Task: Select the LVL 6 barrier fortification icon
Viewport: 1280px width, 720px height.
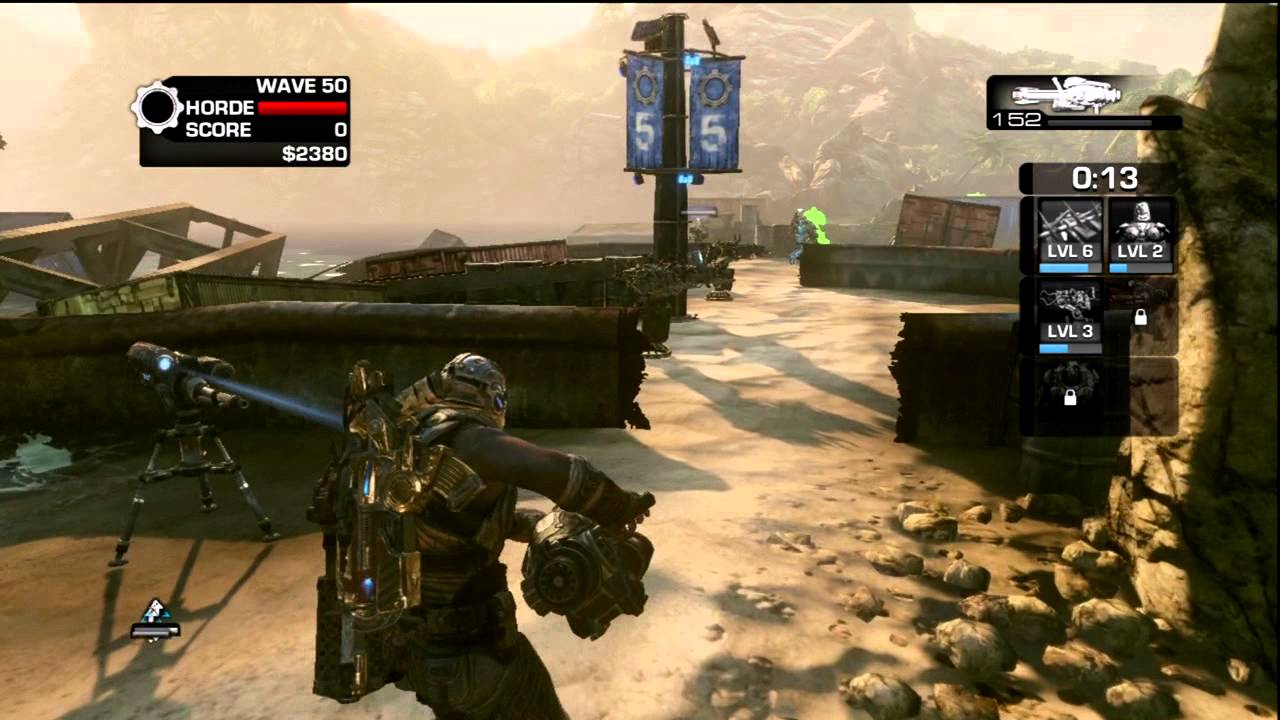Action: (x=1070, y=234)
